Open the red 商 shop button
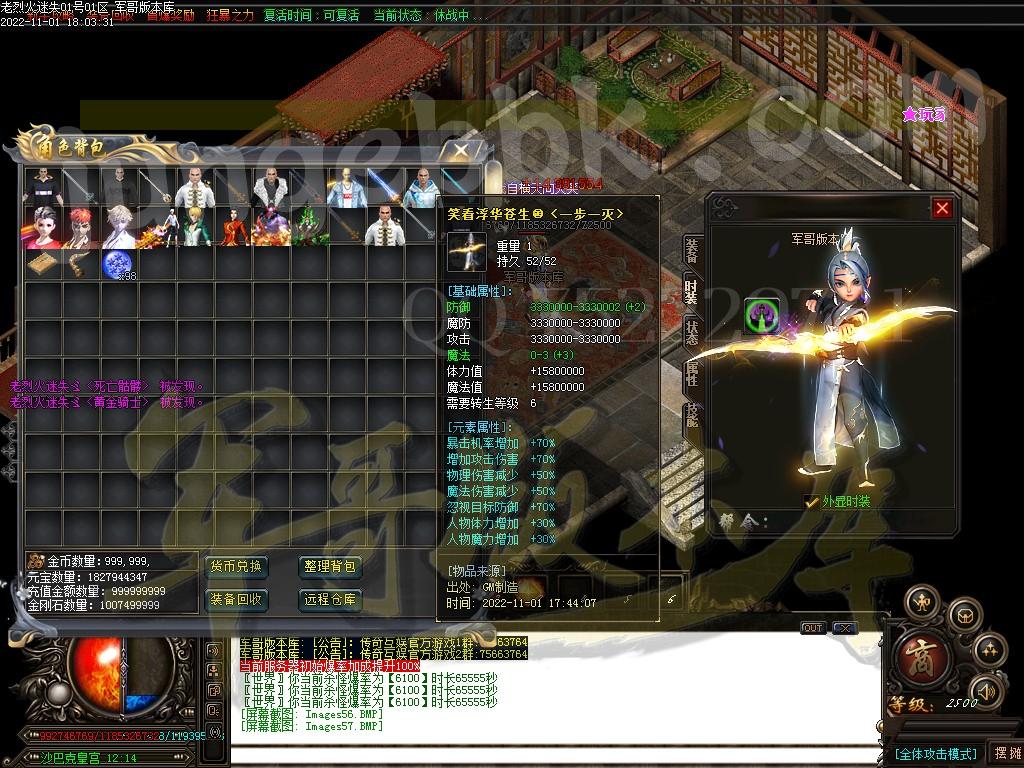1024x768 pixels. [x=917, y=659]
